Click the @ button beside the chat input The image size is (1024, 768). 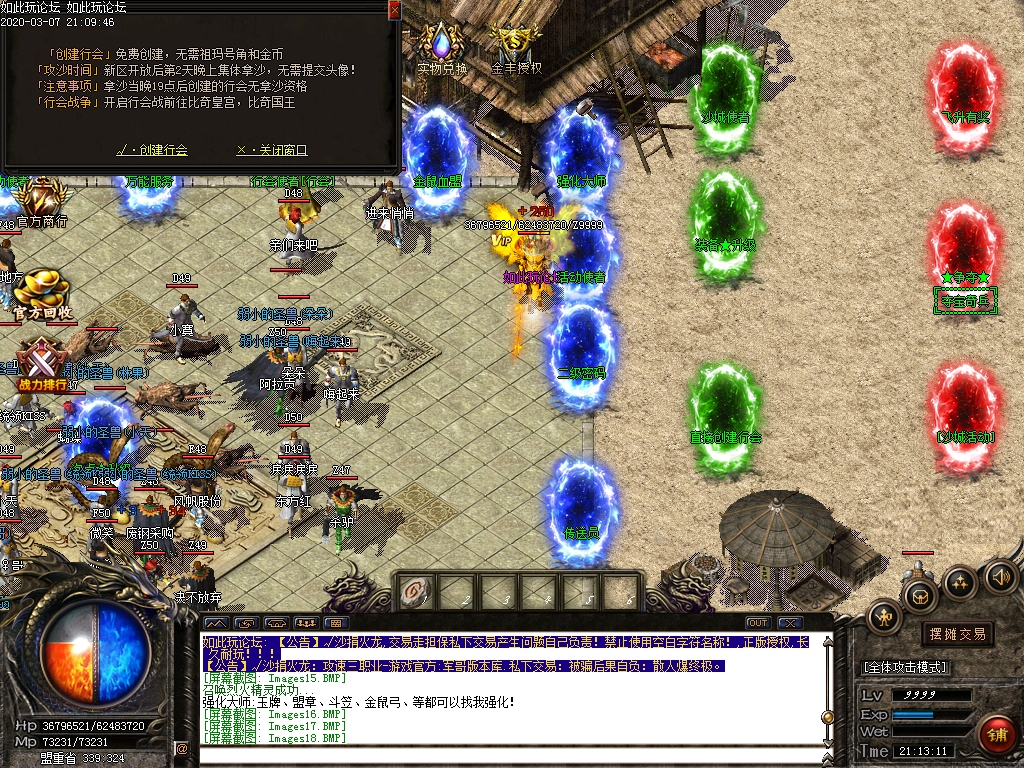(182, 748)
